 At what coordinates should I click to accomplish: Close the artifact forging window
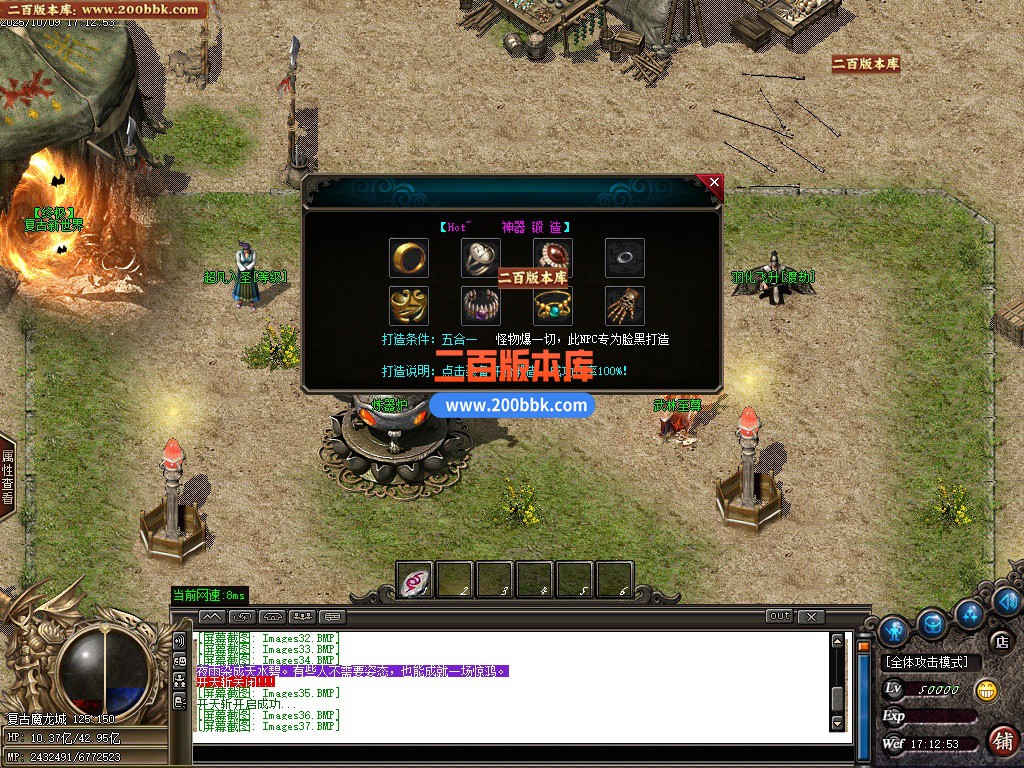713,183
